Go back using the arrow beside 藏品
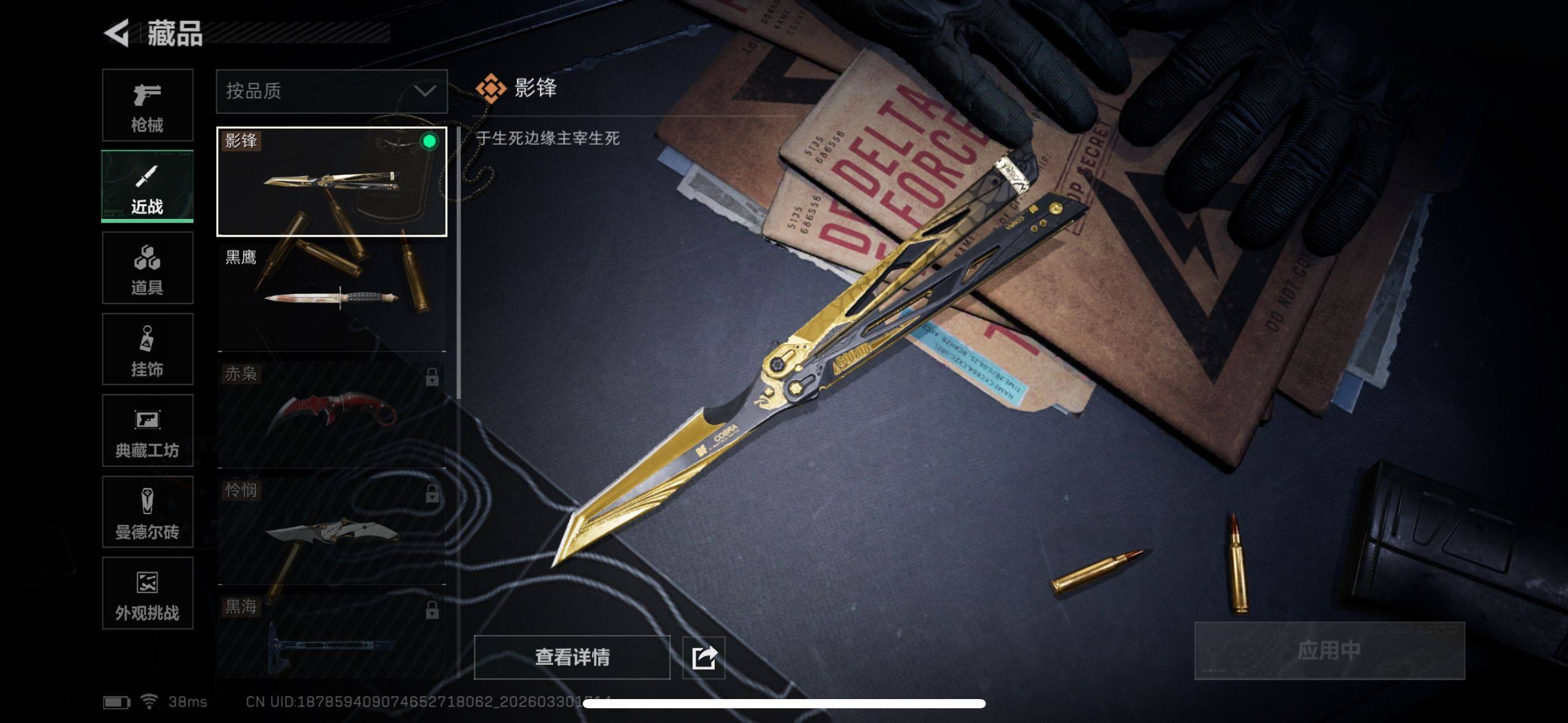Viewport: 1568px width, 723px height. [117, 33]
